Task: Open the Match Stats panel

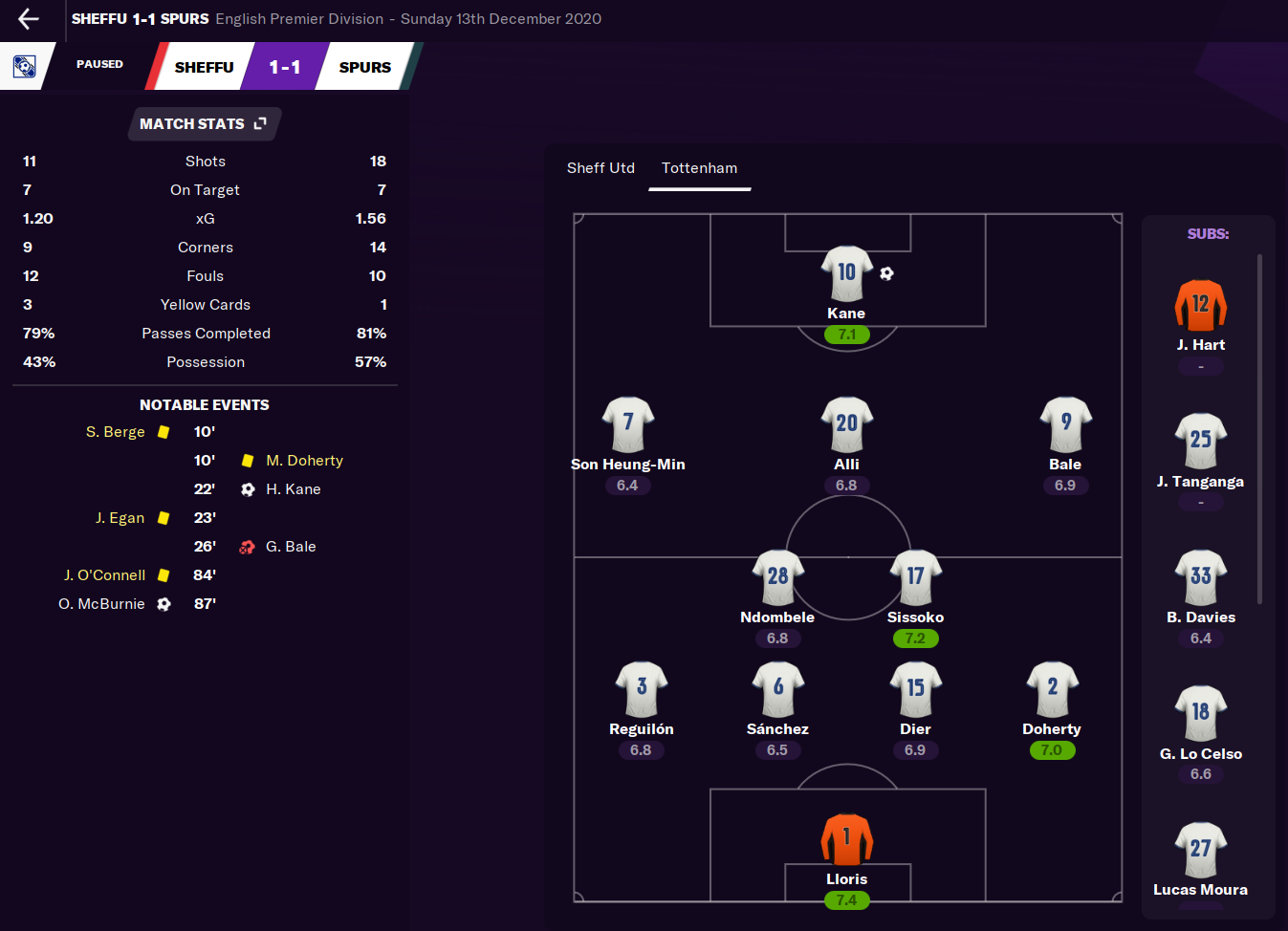Action: [x=204, y=124]
